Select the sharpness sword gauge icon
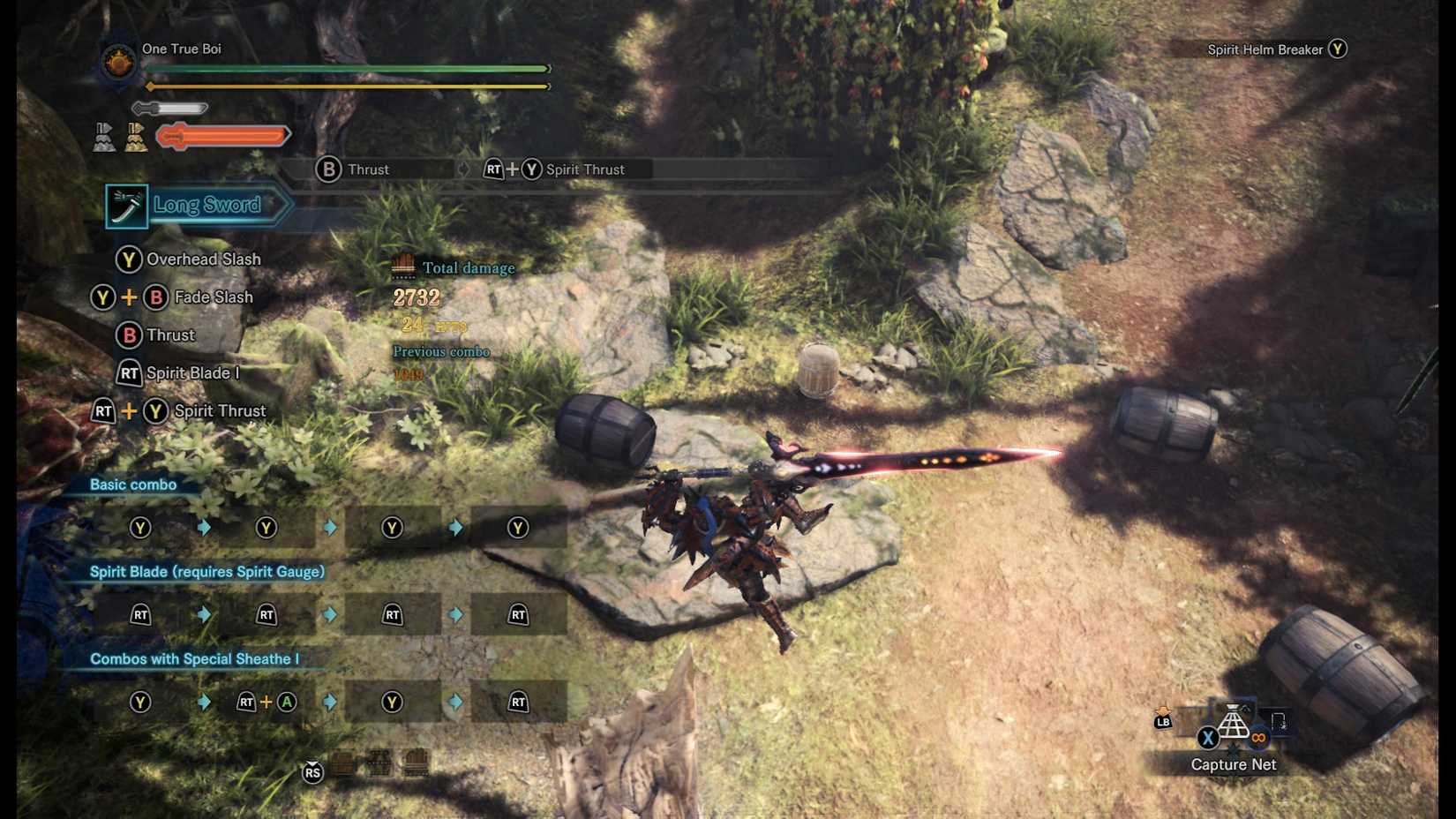 coord(170,107)
